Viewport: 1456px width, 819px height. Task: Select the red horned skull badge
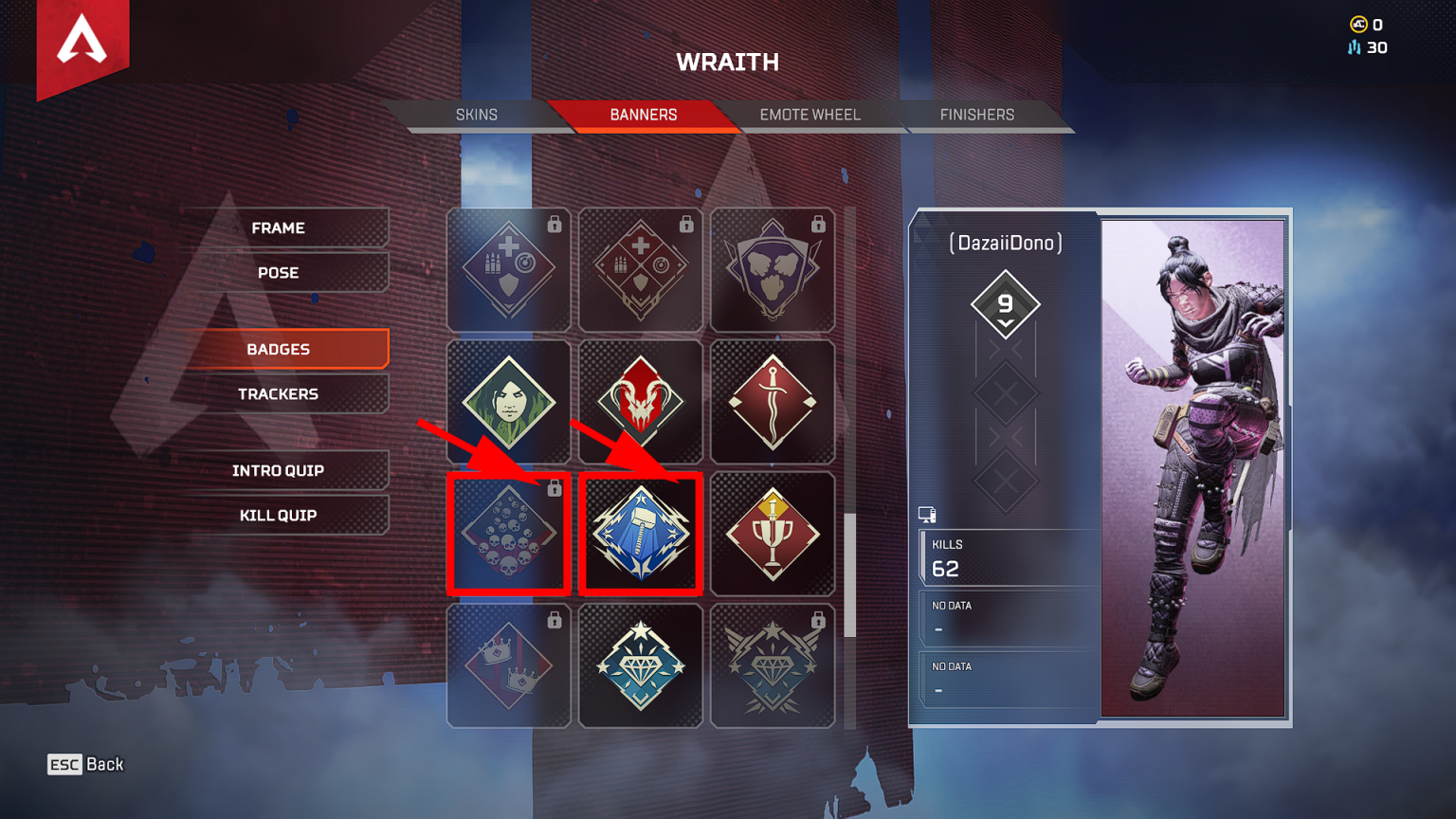[641, 402]
